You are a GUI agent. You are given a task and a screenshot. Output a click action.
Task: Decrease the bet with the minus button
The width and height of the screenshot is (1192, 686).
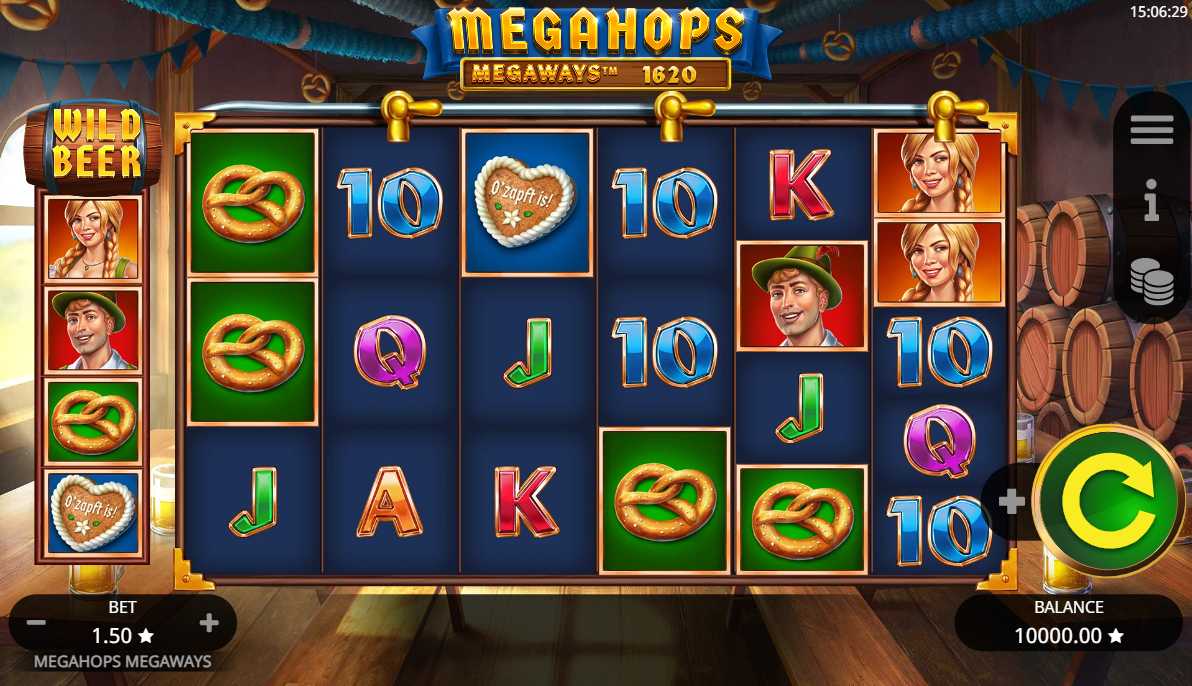(36, 624)
